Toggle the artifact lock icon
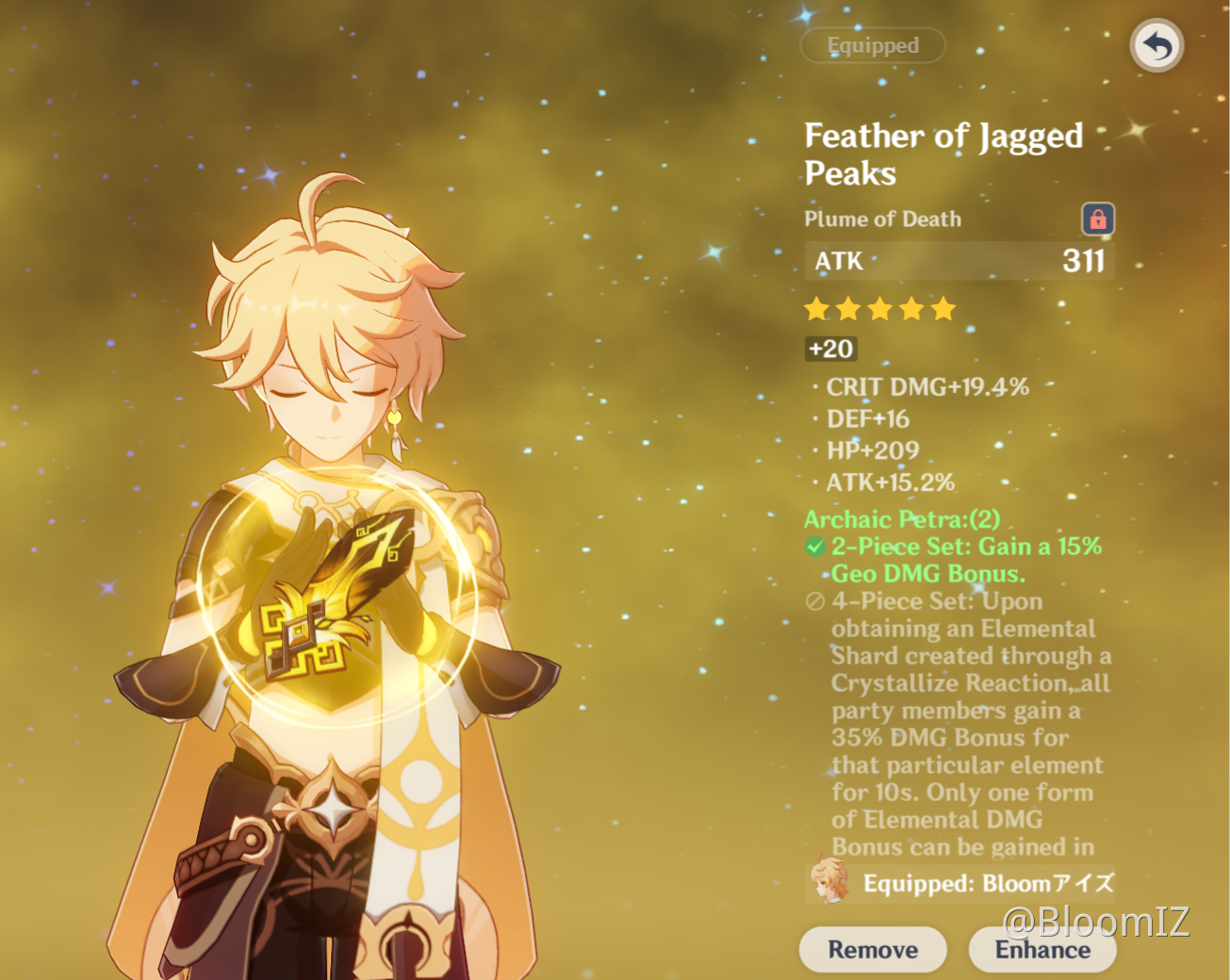Image resolution: width=1230 pixels, height=980 pixels. tap(1097, 219)
